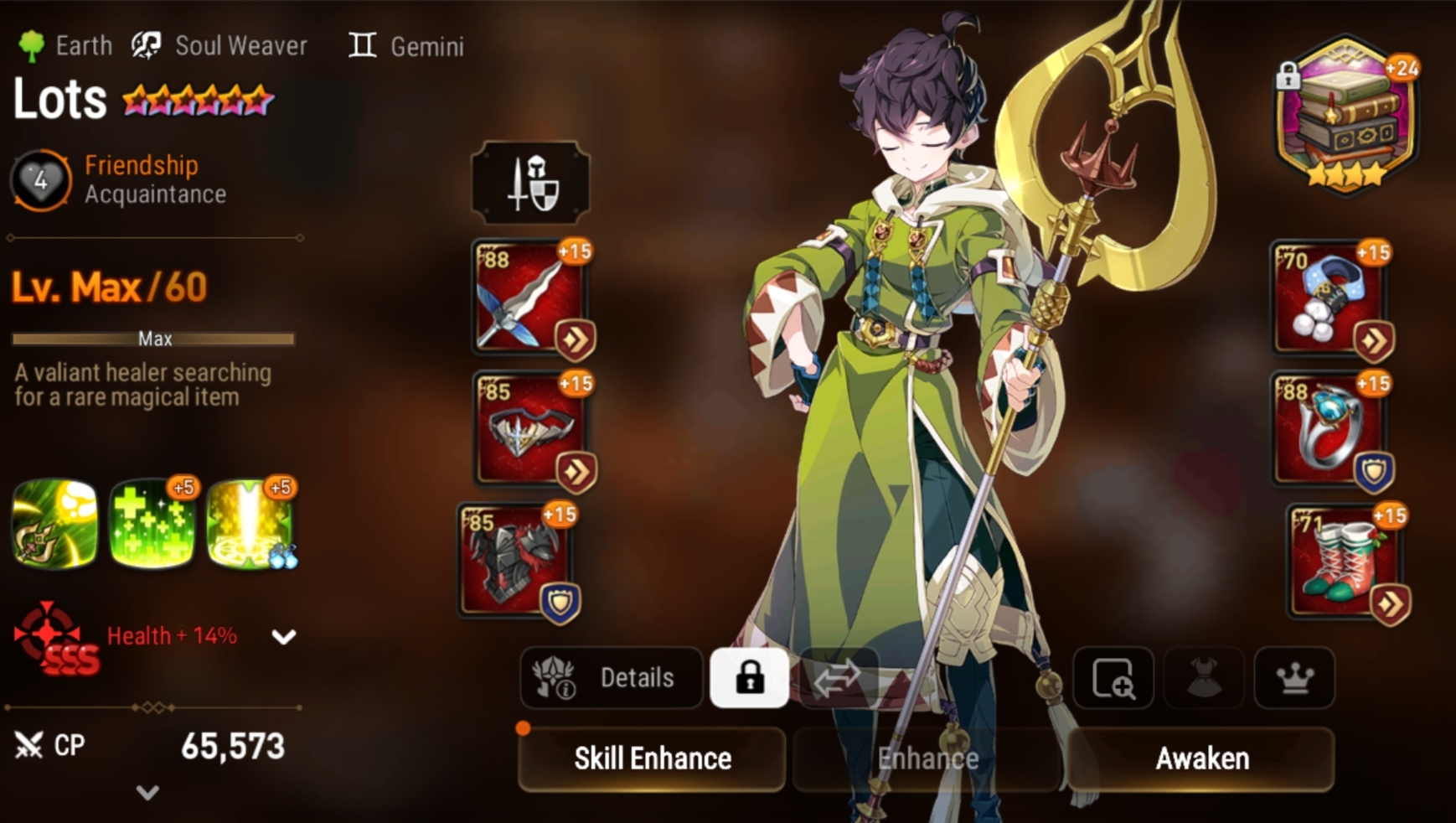The image size is (1456, 823).
Task: Open the book artifact slot
Action: pos(1346,115)
